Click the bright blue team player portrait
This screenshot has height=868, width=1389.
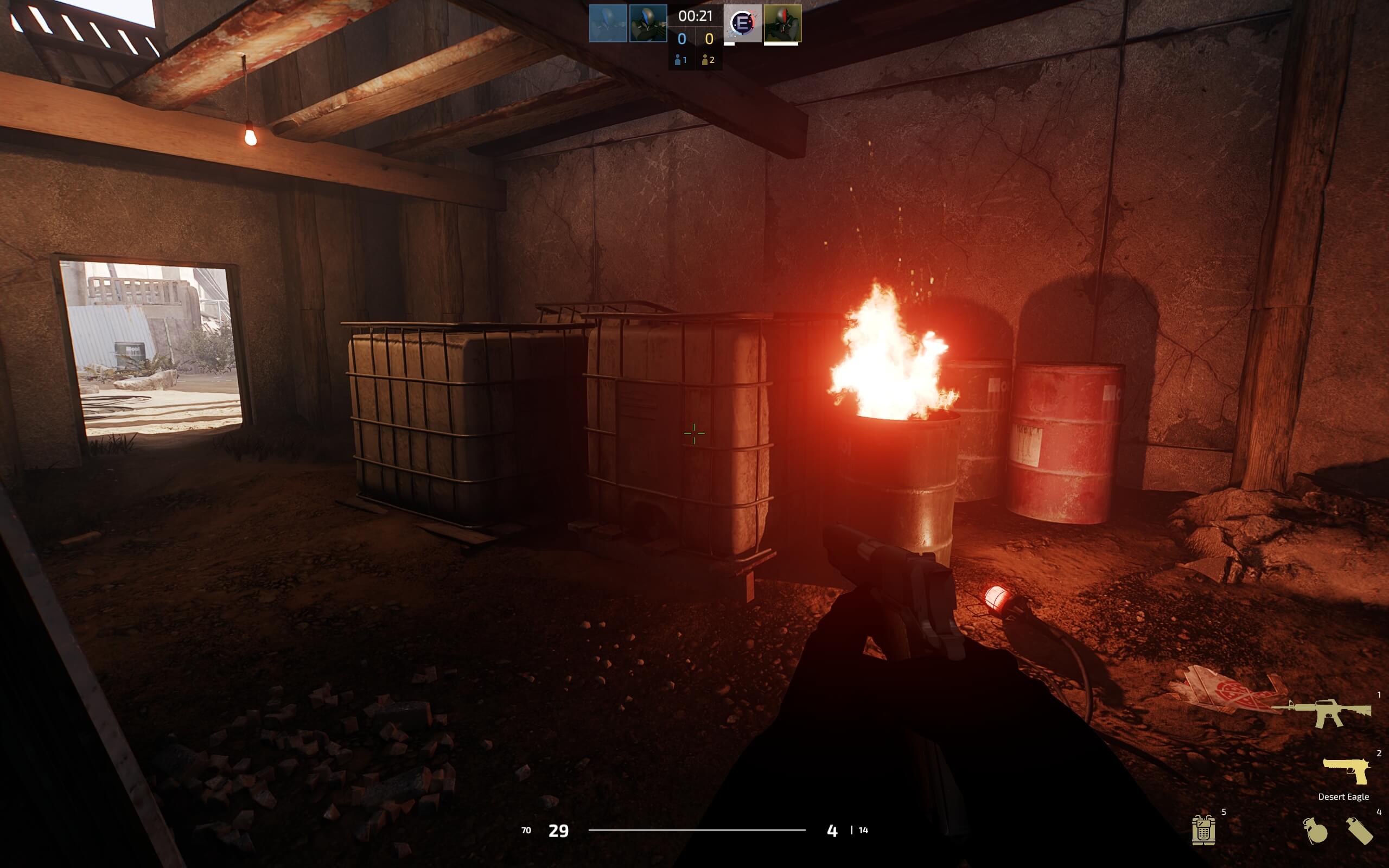pos(648,23)
